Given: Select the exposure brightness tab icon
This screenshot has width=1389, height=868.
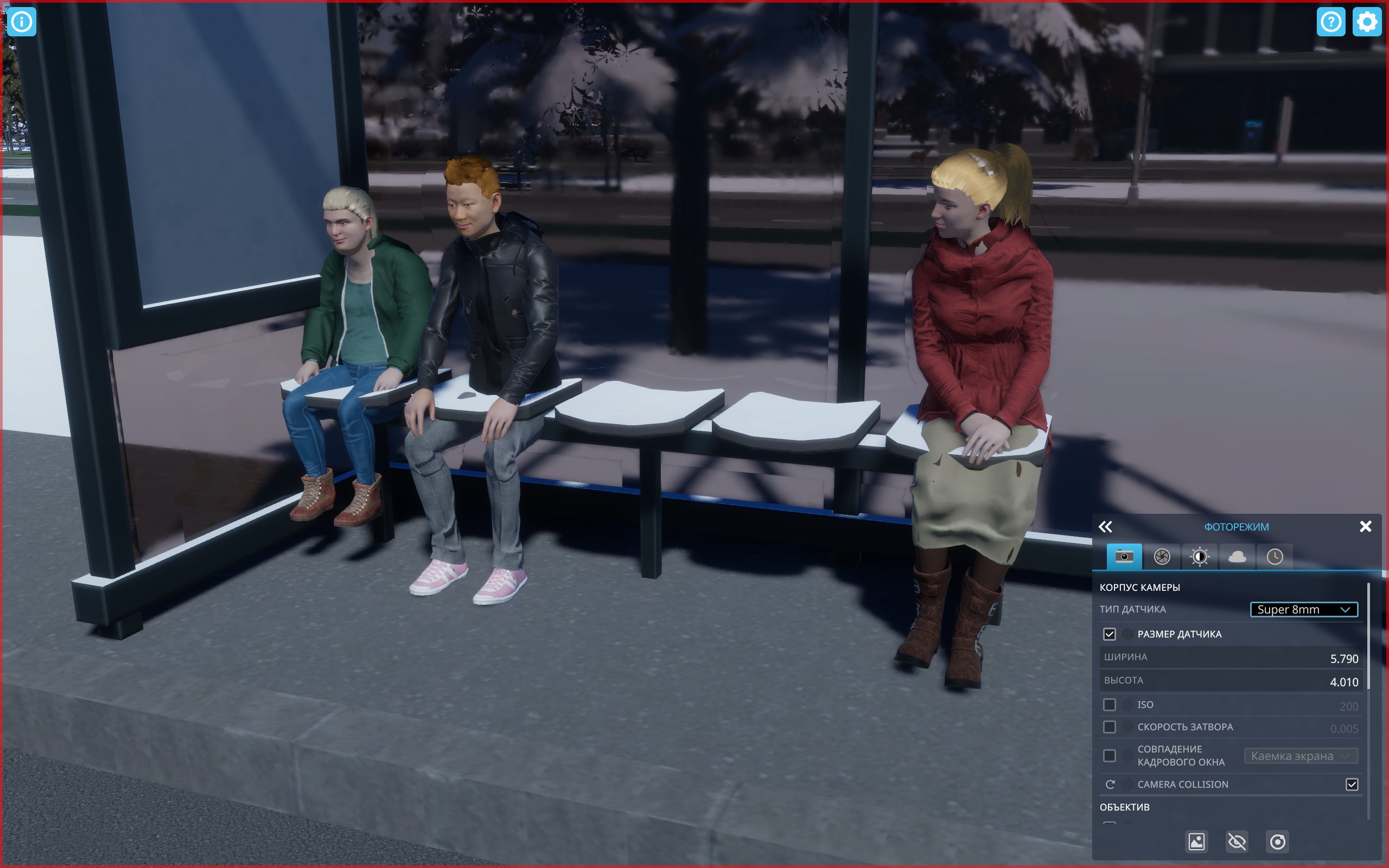Looking at the screenshot, I should [1199, 556].
